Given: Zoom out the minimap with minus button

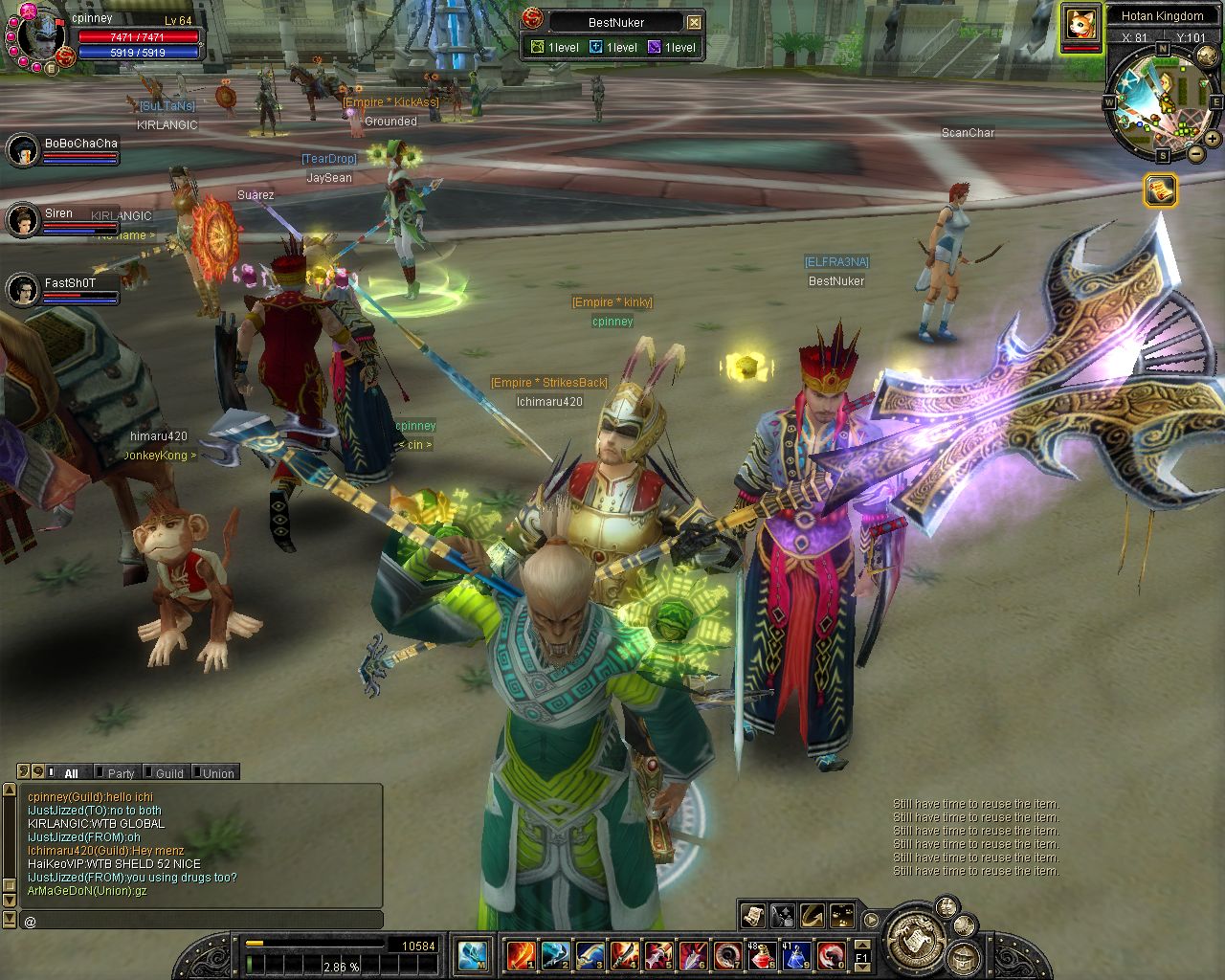Looking at the screenshot, I should (1196, 153).
